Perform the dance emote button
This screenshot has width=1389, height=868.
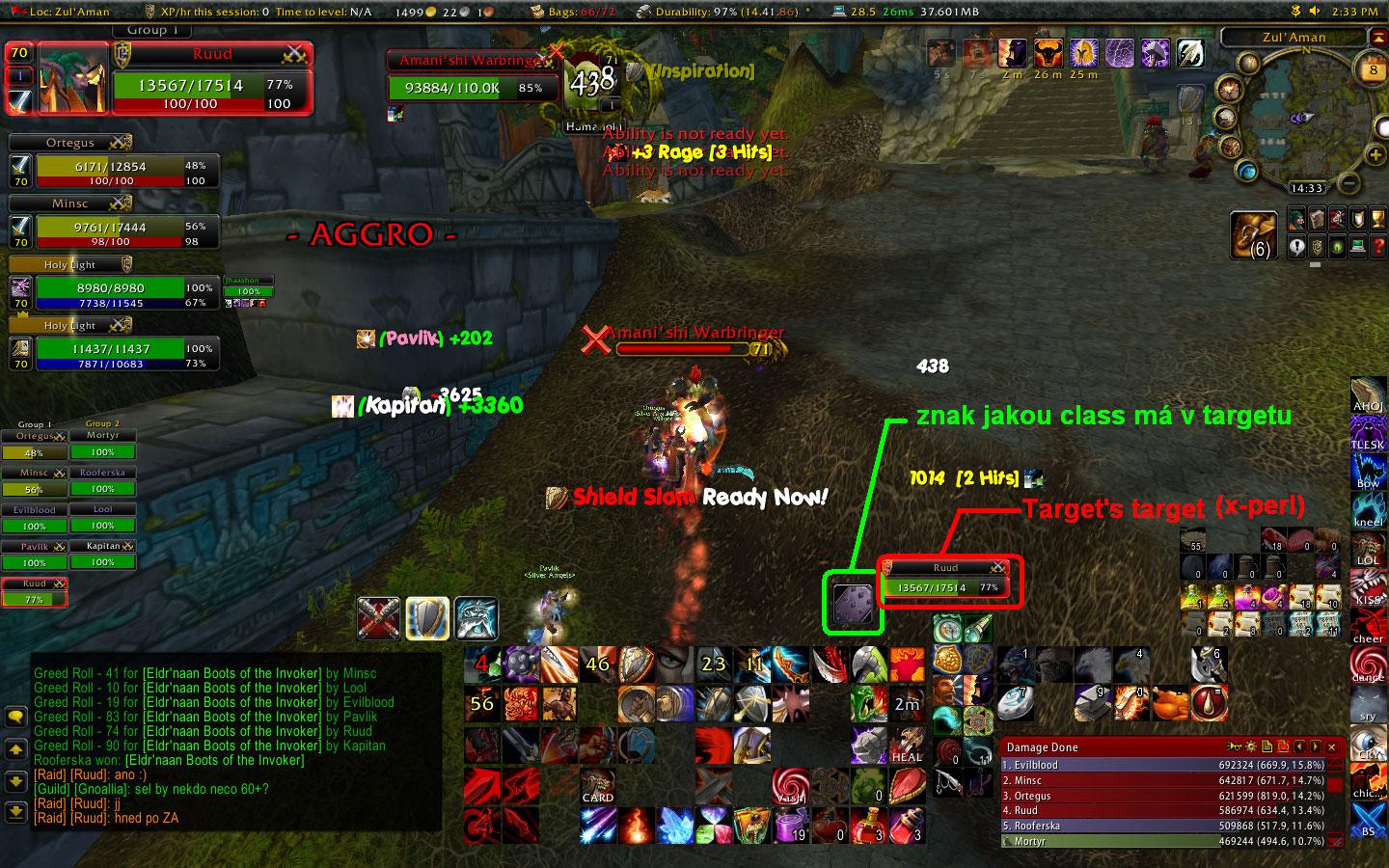(1368, 664)
